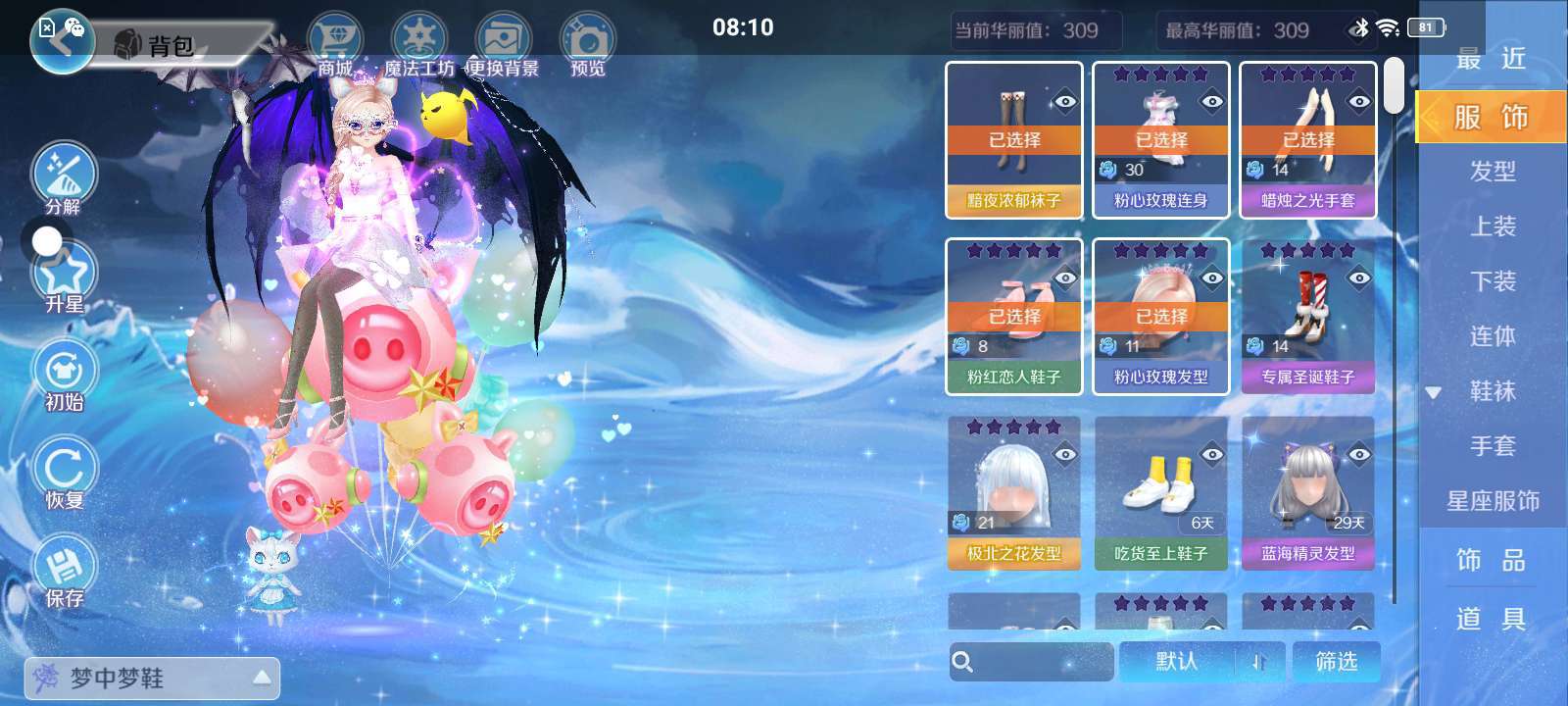Tap the 分解 decompose button

coord(64,177)
